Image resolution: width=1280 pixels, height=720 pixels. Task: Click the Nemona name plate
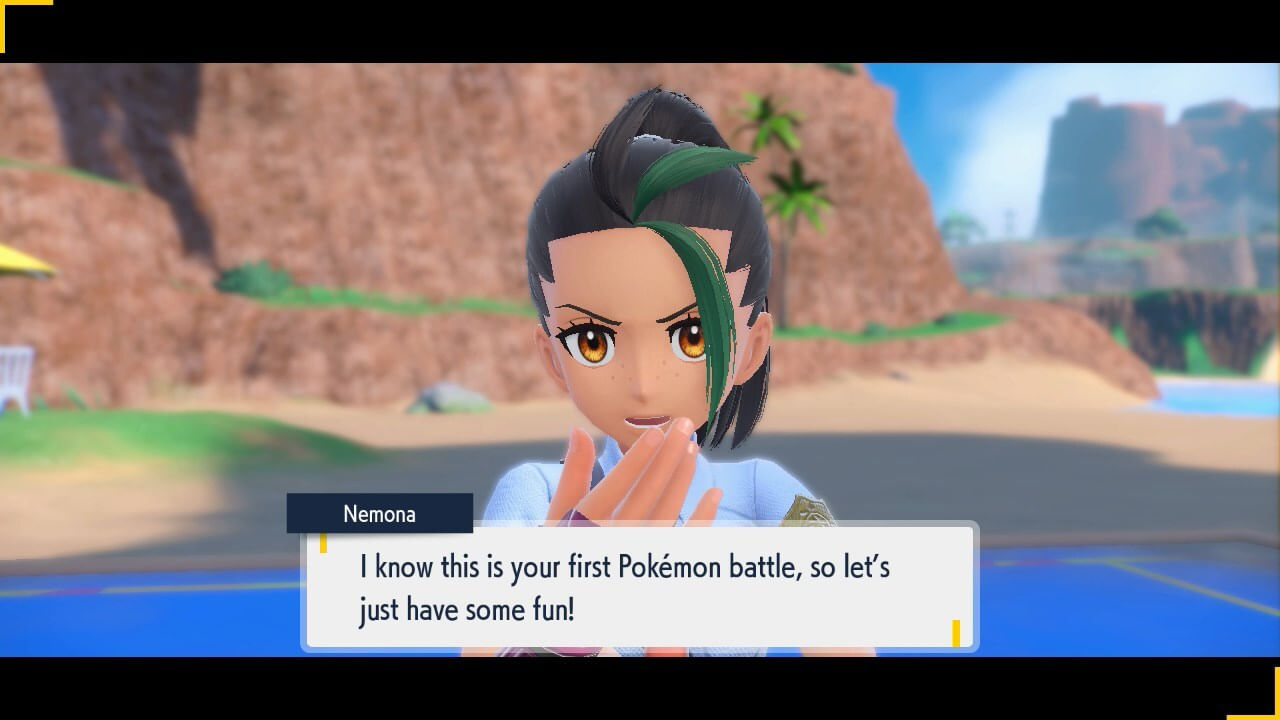pos(380,514)
